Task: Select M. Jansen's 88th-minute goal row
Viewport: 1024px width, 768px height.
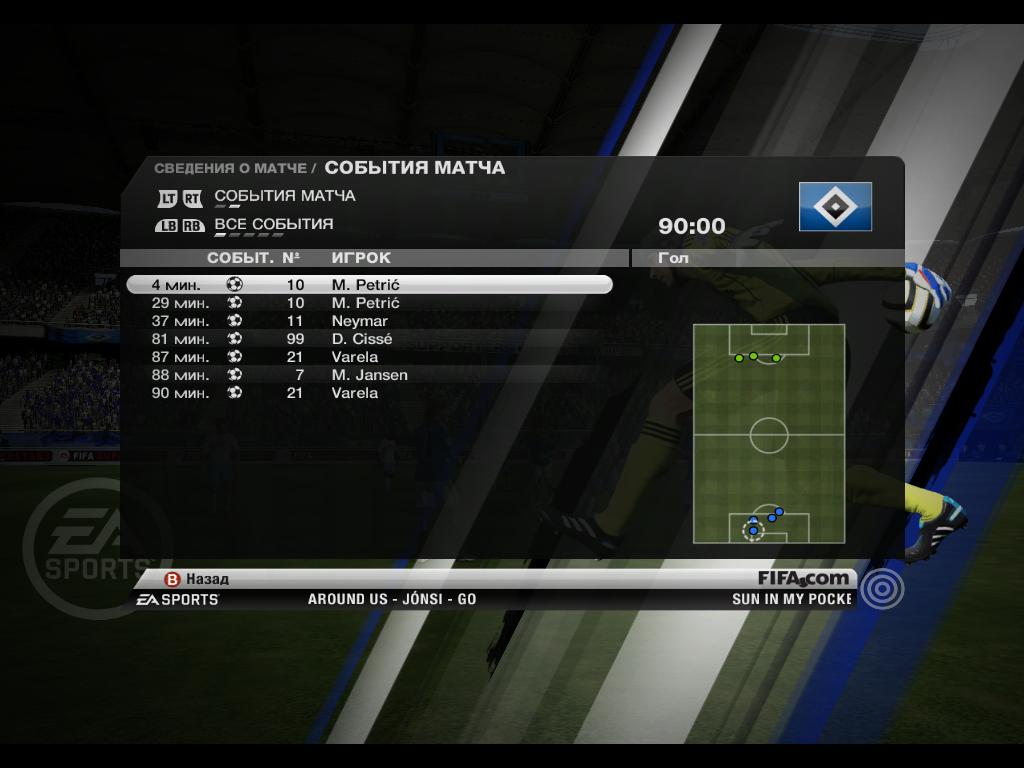Action: (369, 375)
